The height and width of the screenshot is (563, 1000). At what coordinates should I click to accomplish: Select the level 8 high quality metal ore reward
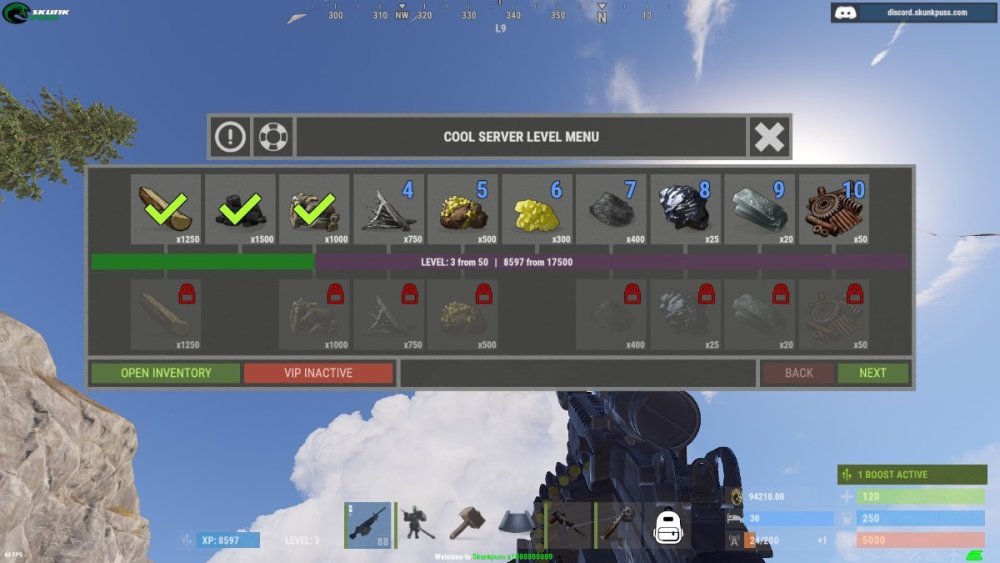click(685, 209)
